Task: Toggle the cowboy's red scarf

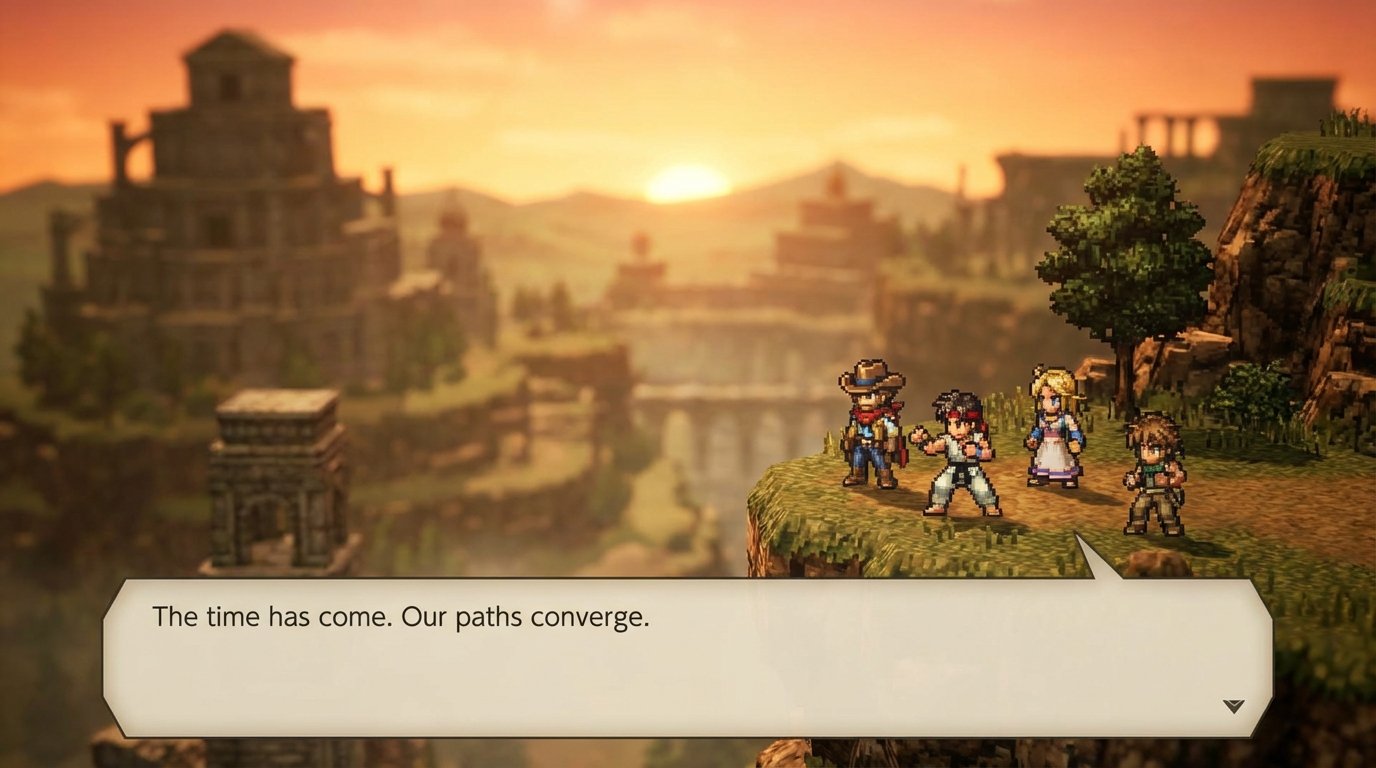Action: click(x=867, y=415)
